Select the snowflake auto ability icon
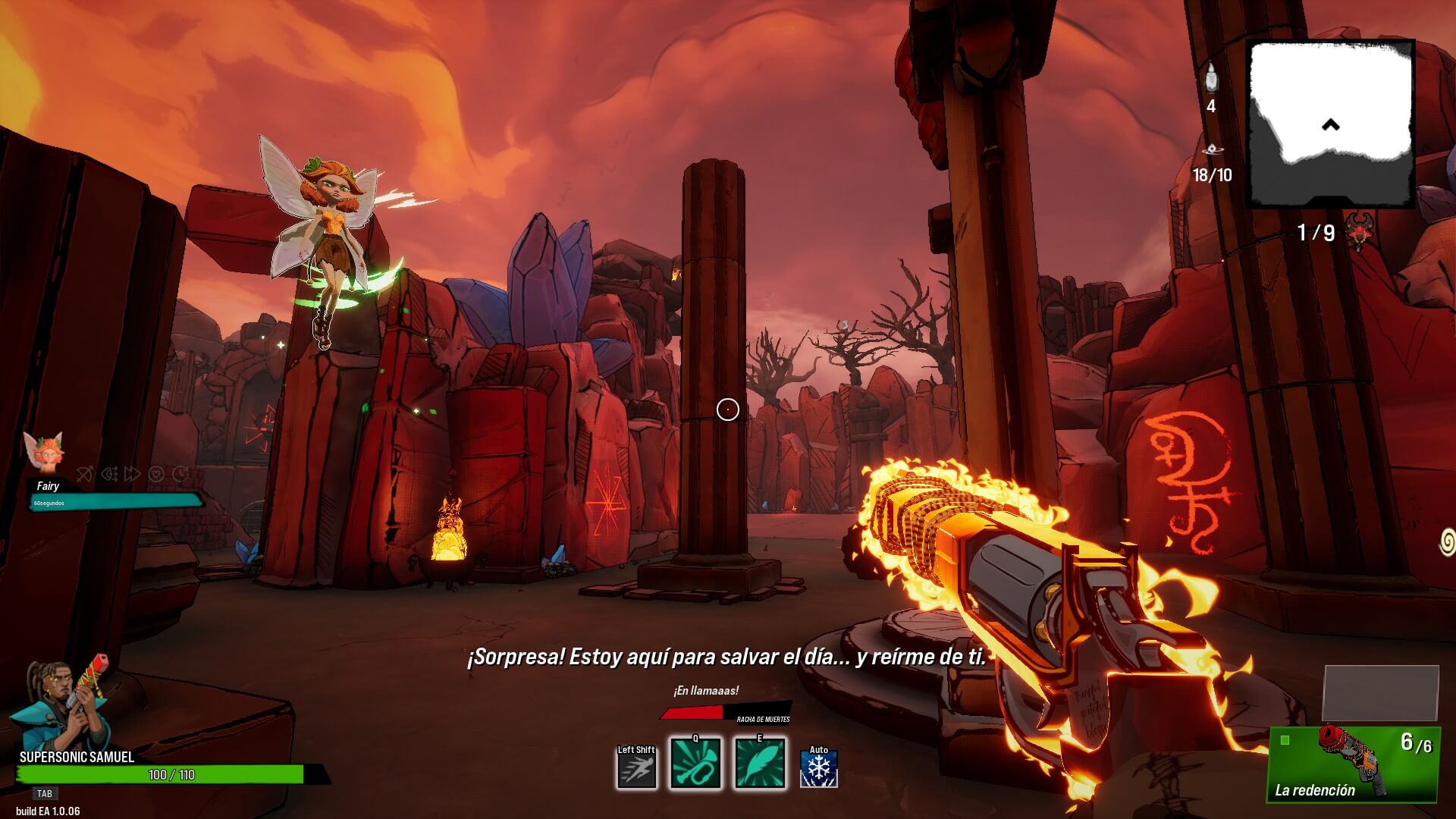Screen dimensions: 1456x819 point(819,769)
